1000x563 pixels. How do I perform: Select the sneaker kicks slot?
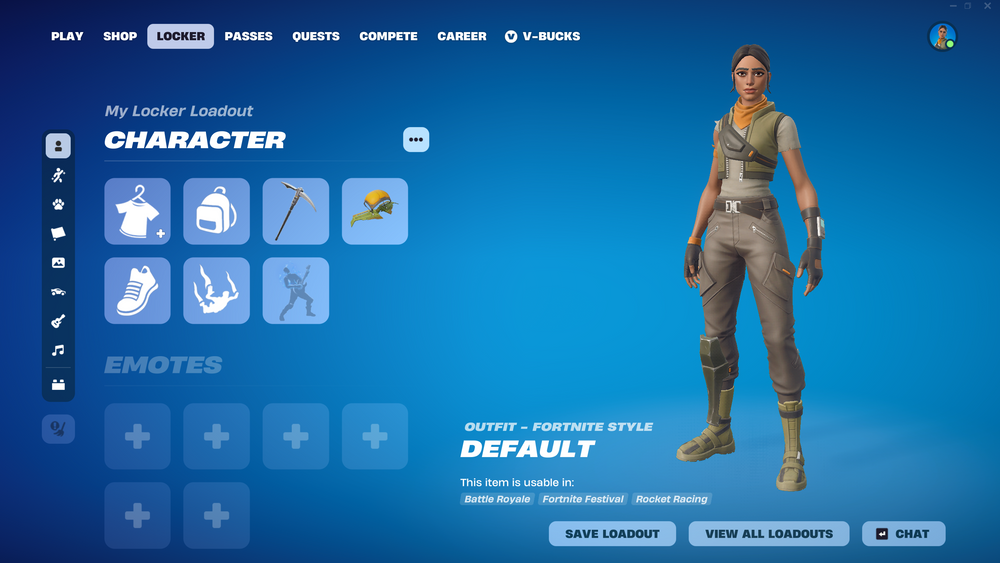(137, 291)
